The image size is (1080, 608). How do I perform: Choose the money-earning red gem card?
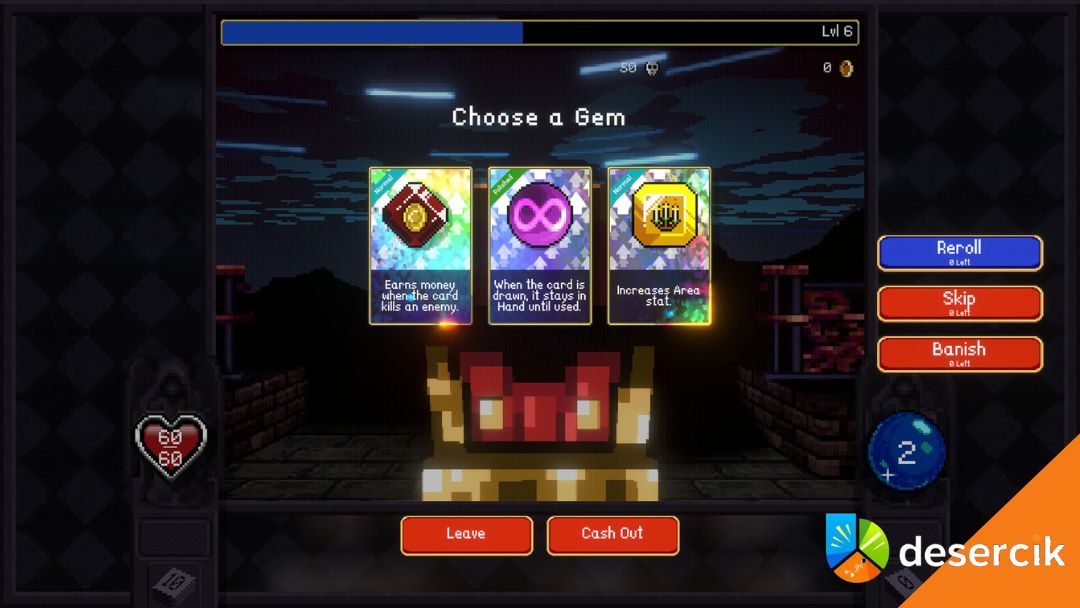pos(420,246)
